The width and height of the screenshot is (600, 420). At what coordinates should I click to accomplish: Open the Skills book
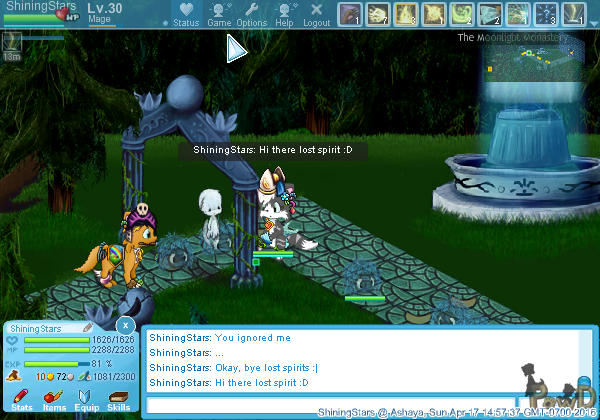(118, 398)
